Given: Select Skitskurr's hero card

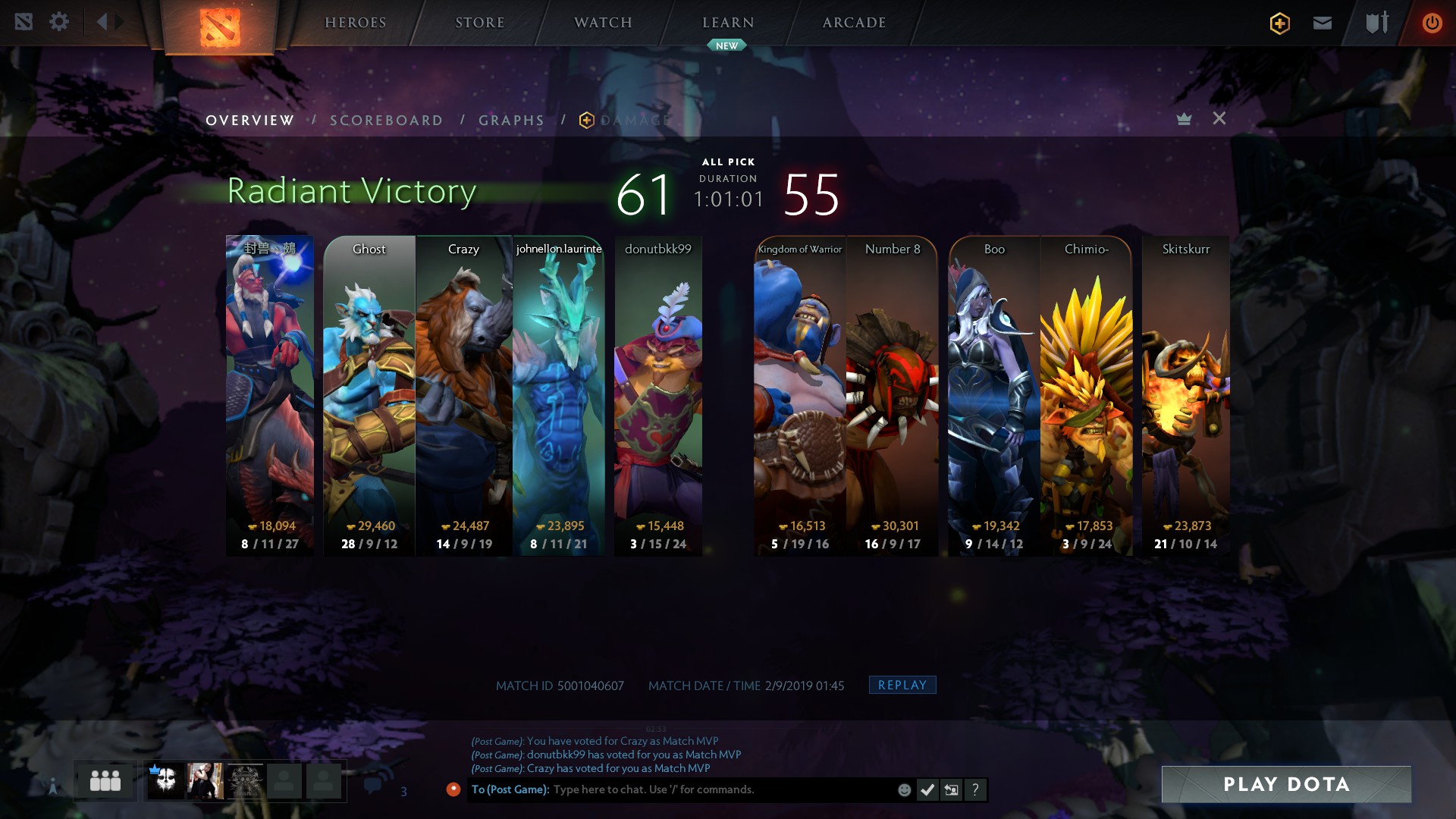Looking at the screenshot, I should 1185,394.
